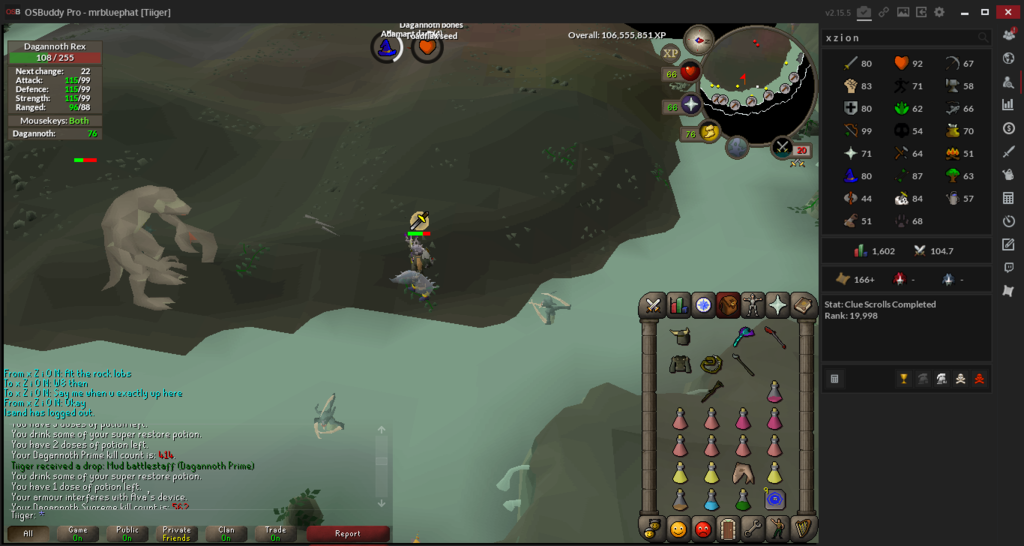Open the Quest list tab
This screenshot has width=1024, height=546.
point(703,305)
